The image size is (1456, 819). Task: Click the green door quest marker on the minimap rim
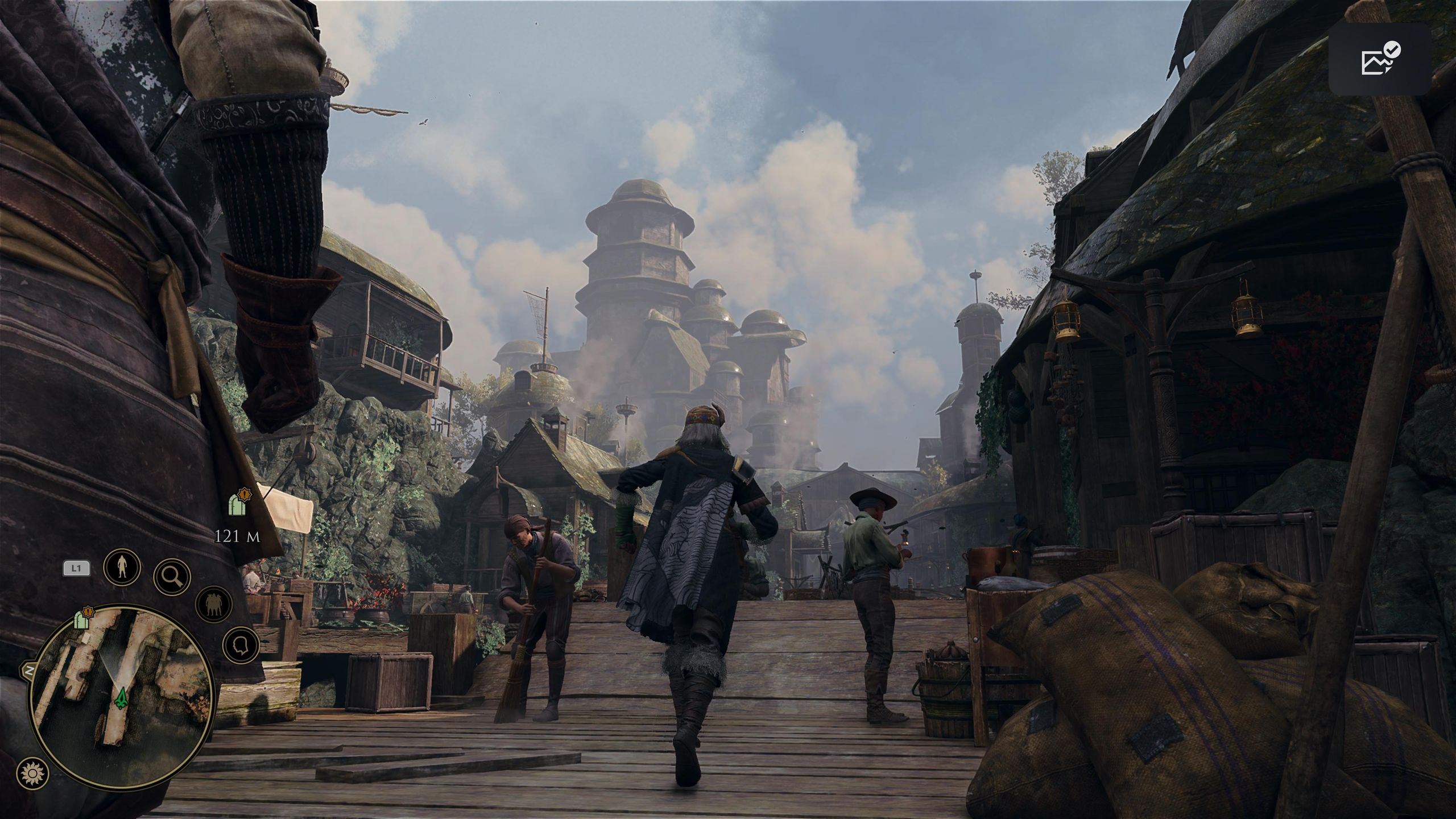(x=81, y=622)
